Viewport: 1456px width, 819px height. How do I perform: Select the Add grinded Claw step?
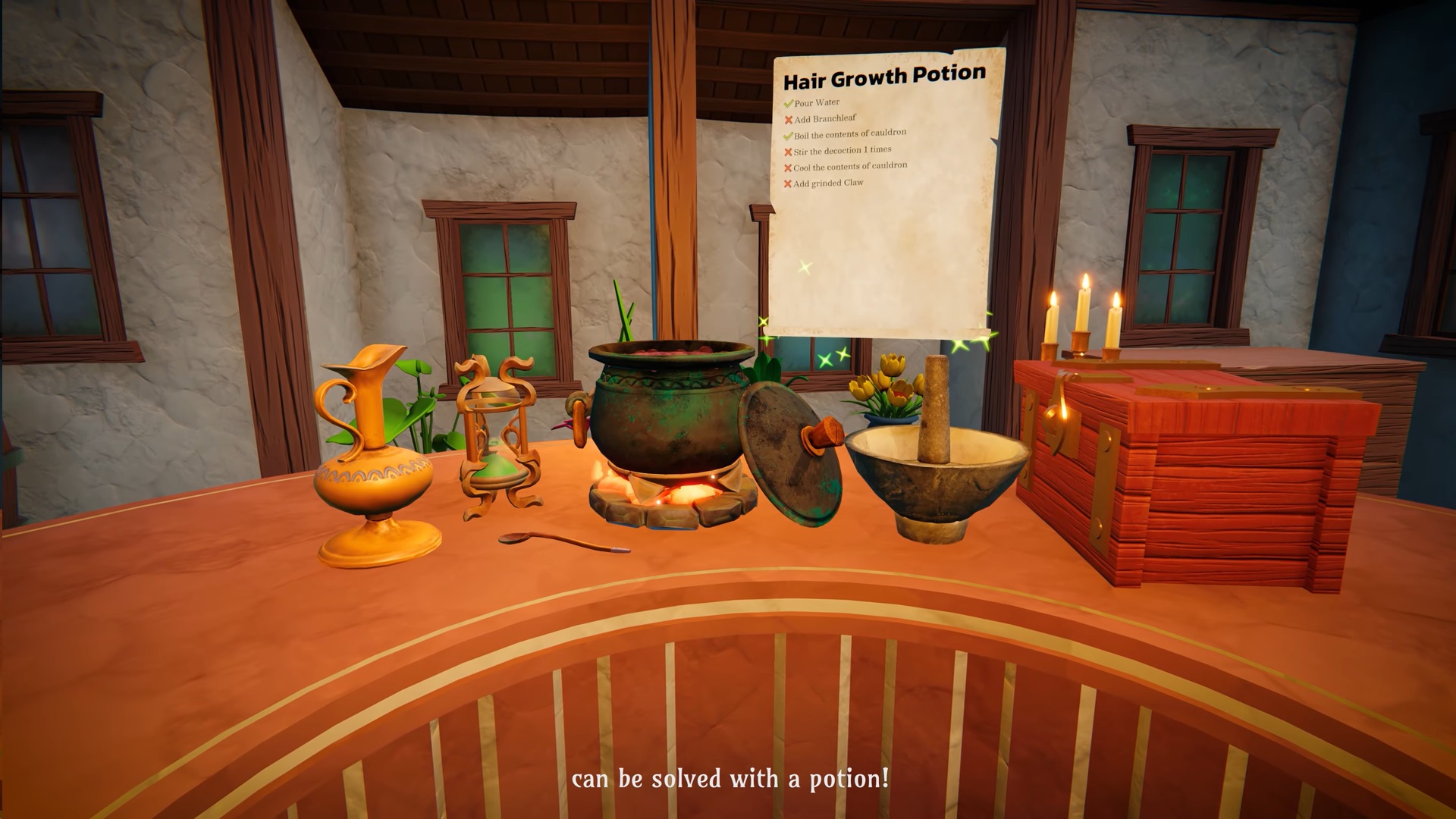[x=828, y=184]
